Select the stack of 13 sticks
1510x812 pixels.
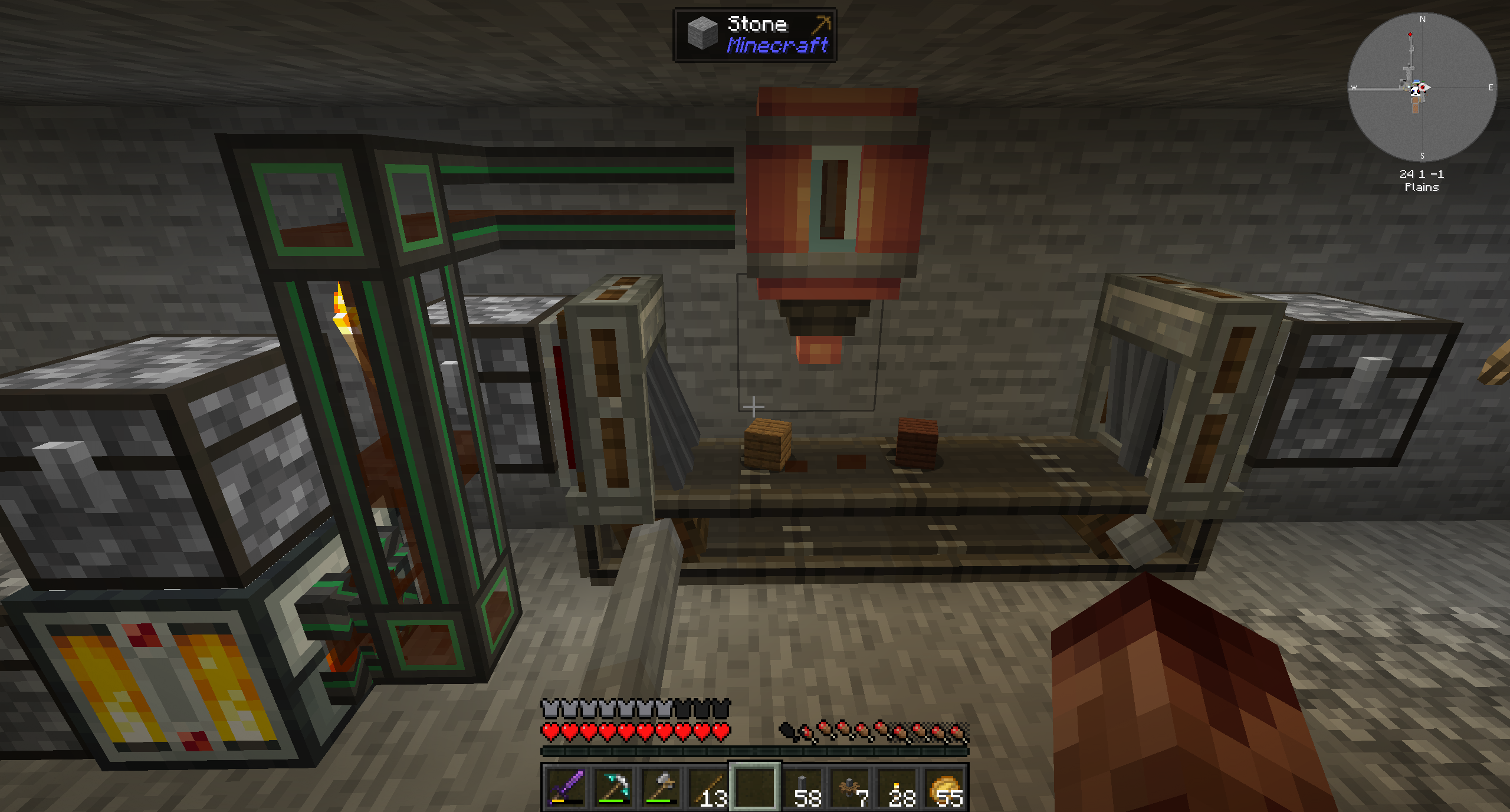708,787
